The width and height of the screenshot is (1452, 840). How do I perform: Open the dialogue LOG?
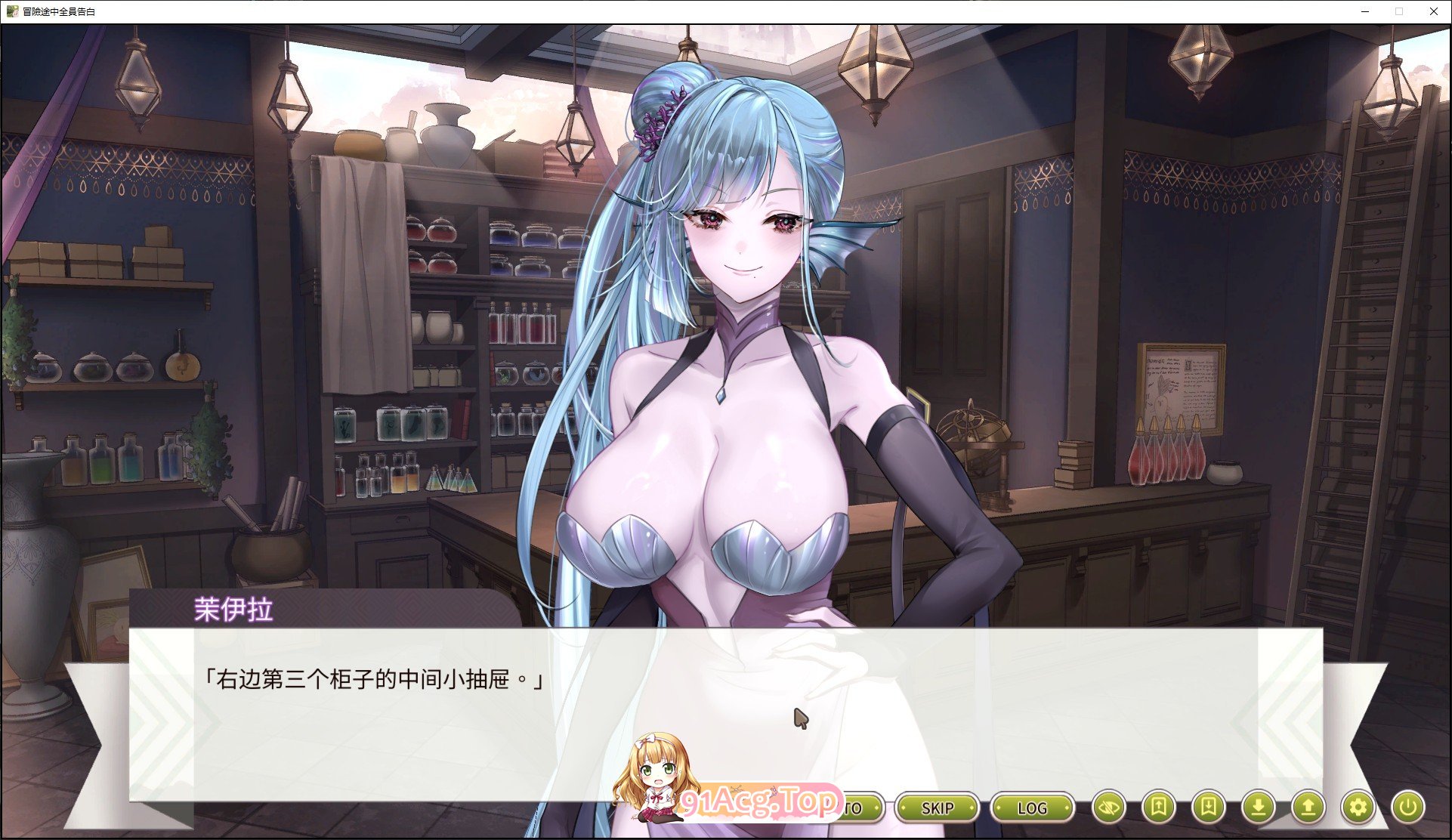point(1032,808)
